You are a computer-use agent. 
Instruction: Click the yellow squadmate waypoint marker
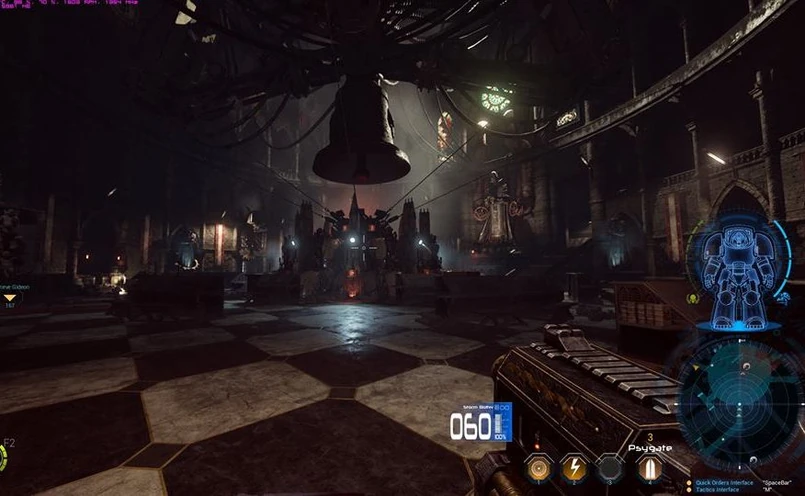point(11,297)
